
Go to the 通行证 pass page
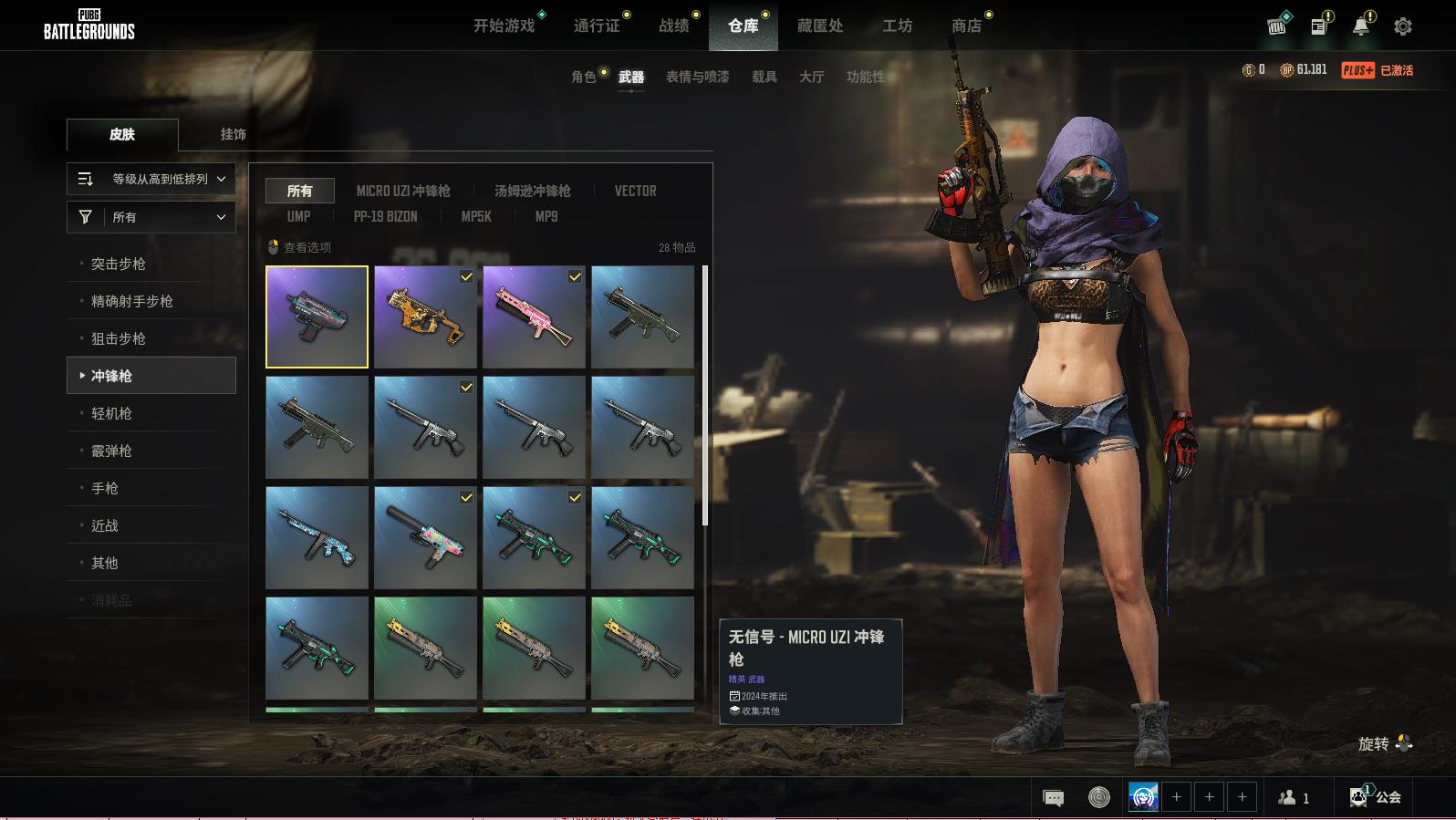[597, 26]
